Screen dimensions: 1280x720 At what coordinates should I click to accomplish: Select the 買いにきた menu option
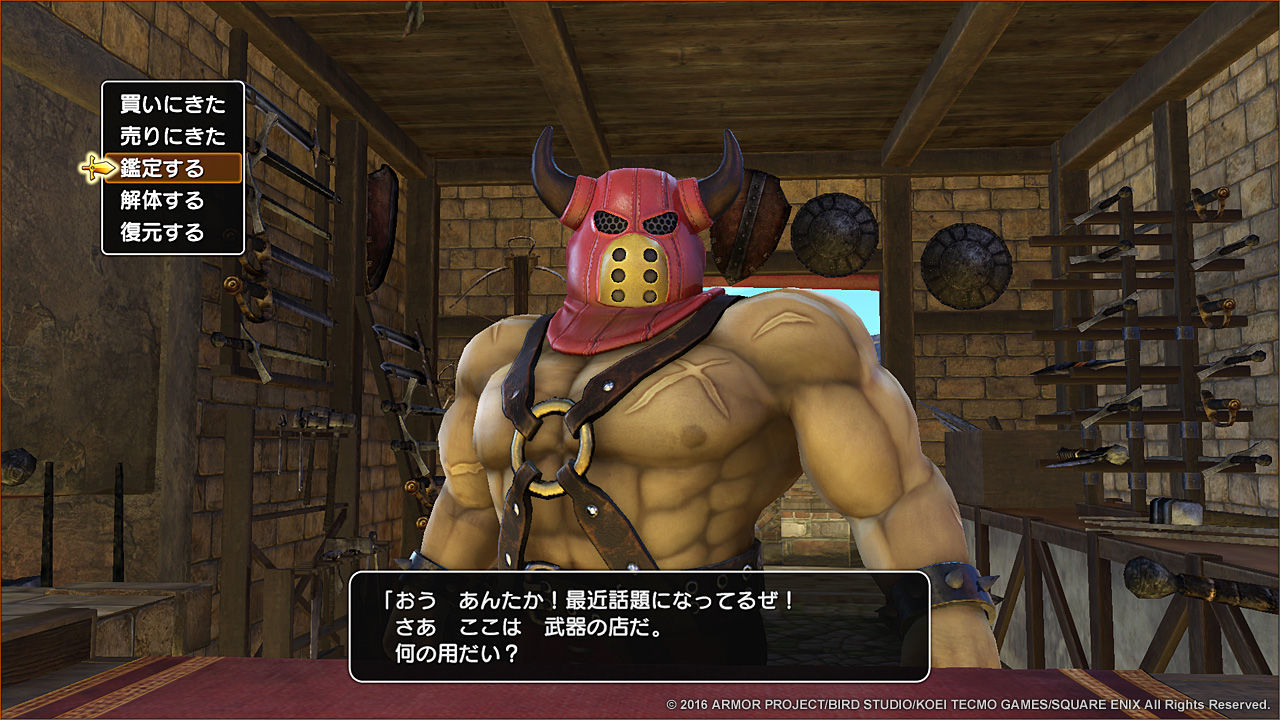[170, 103]
